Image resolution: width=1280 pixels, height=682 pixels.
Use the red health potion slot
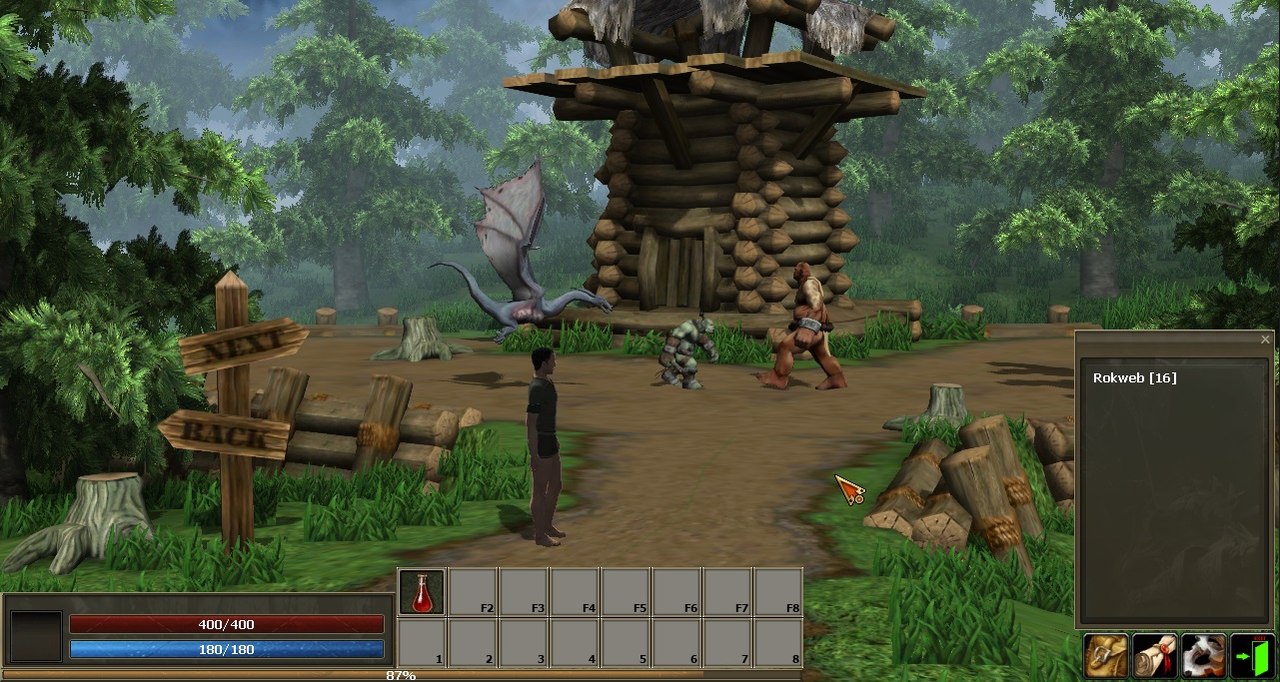[x=422, y=592]
